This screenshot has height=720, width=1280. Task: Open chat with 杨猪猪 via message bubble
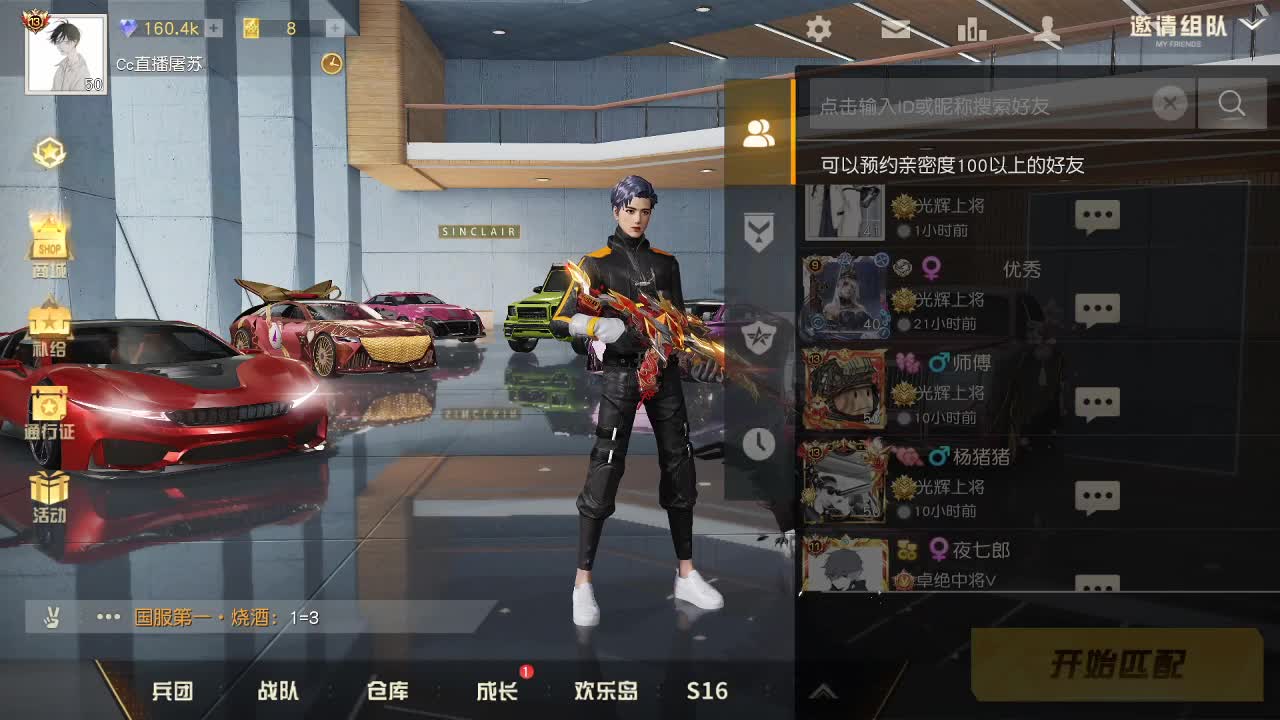[1099, 495]
